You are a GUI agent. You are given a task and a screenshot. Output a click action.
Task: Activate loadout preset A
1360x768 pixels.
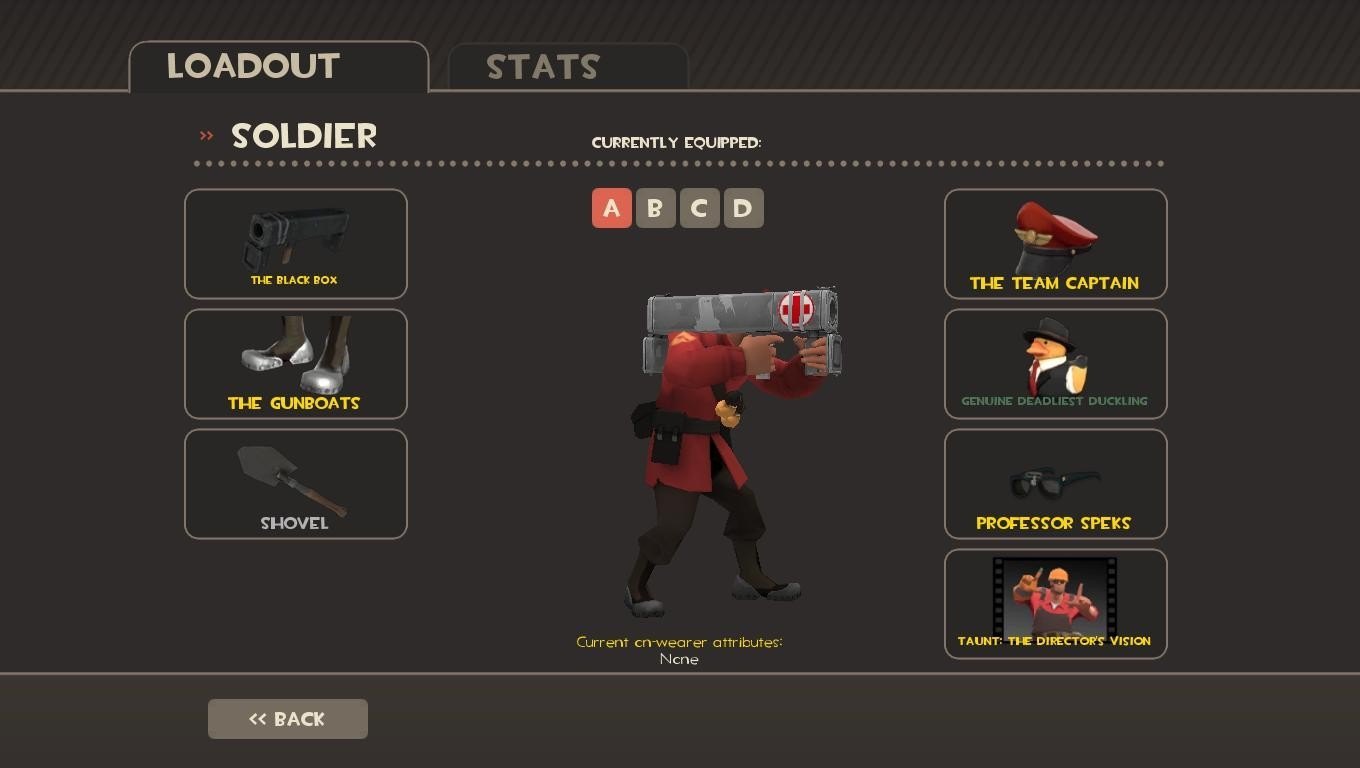[x=612, y=208]
